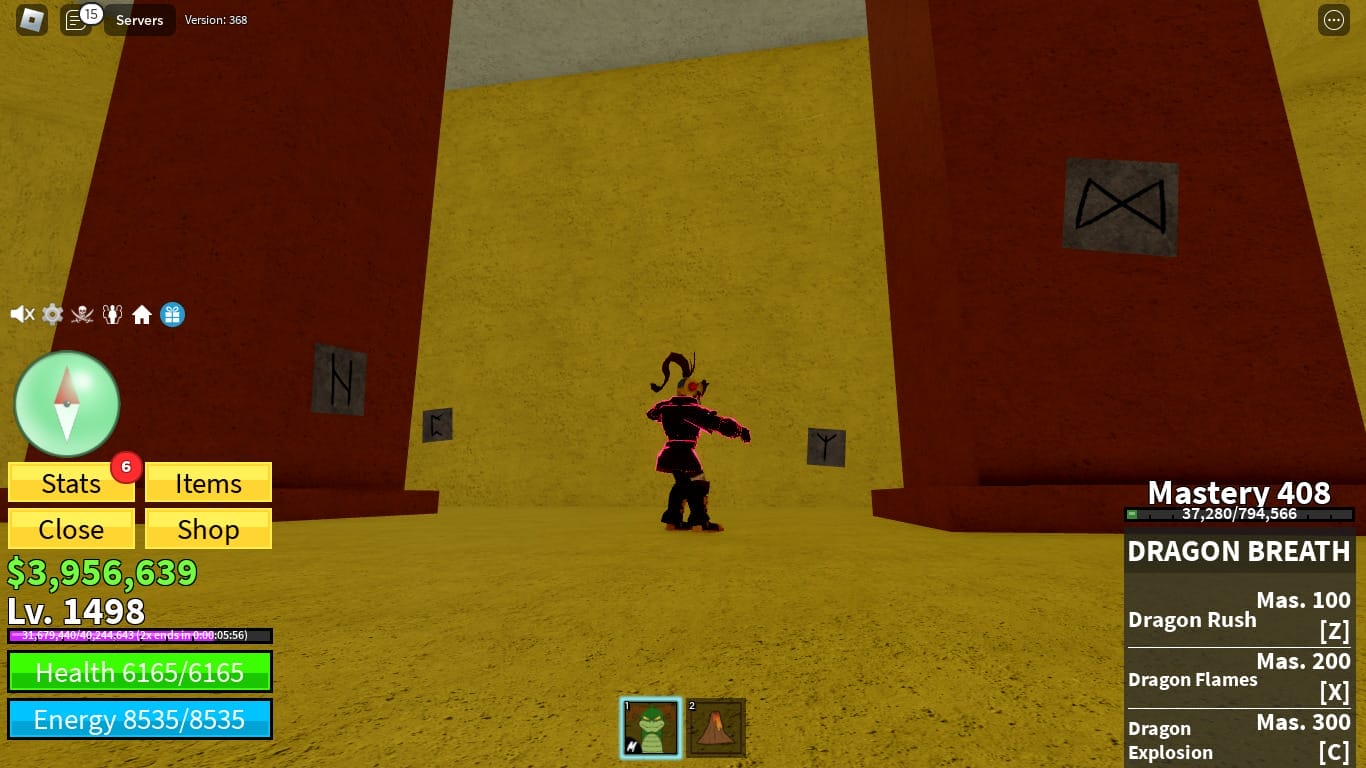Click the home teleport icon
The height and width of the screenshot is (768, 1366).
[x=142, y=314]
